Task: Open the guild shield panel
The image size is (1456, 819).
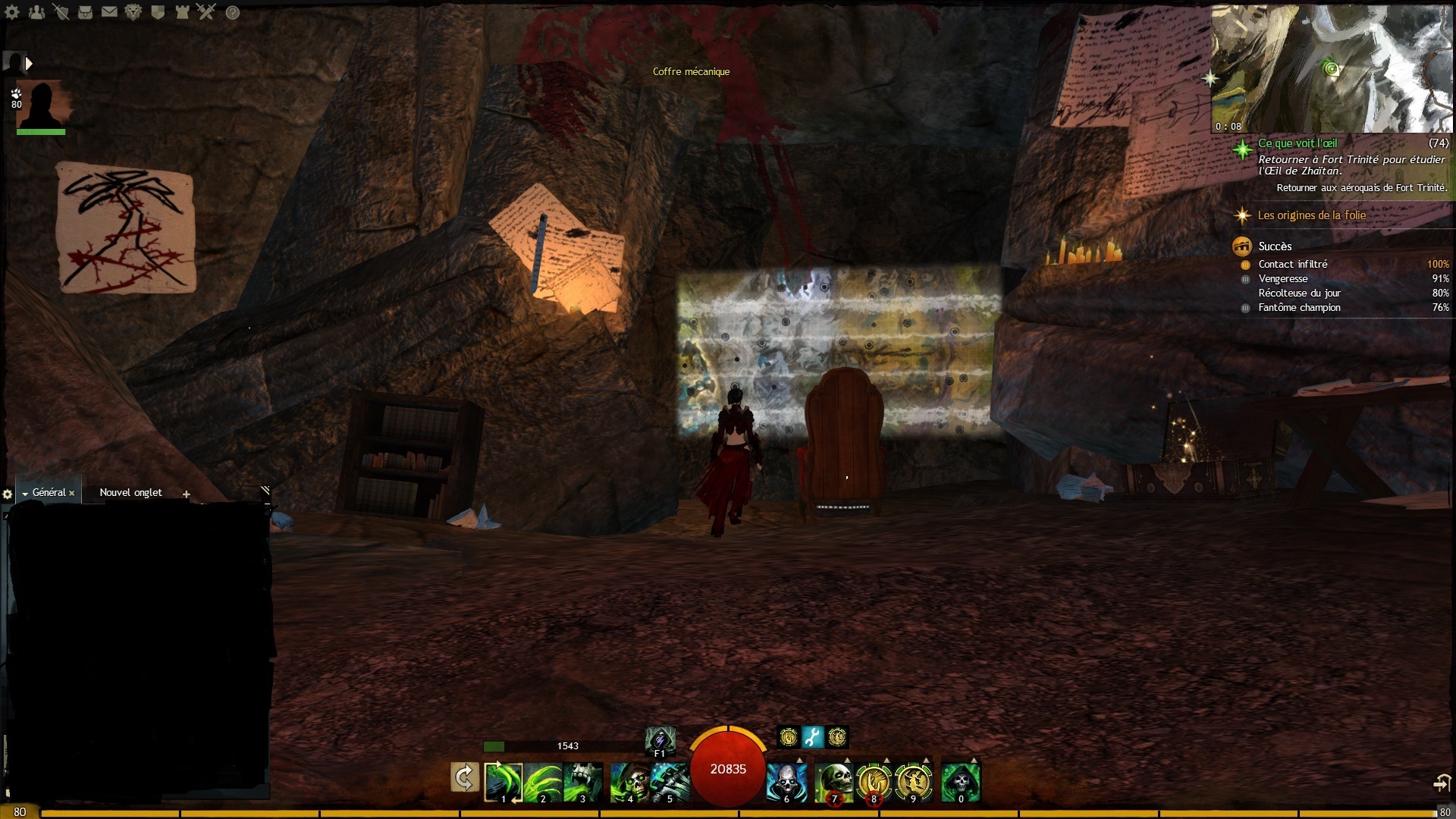Action: pos(158,12)
